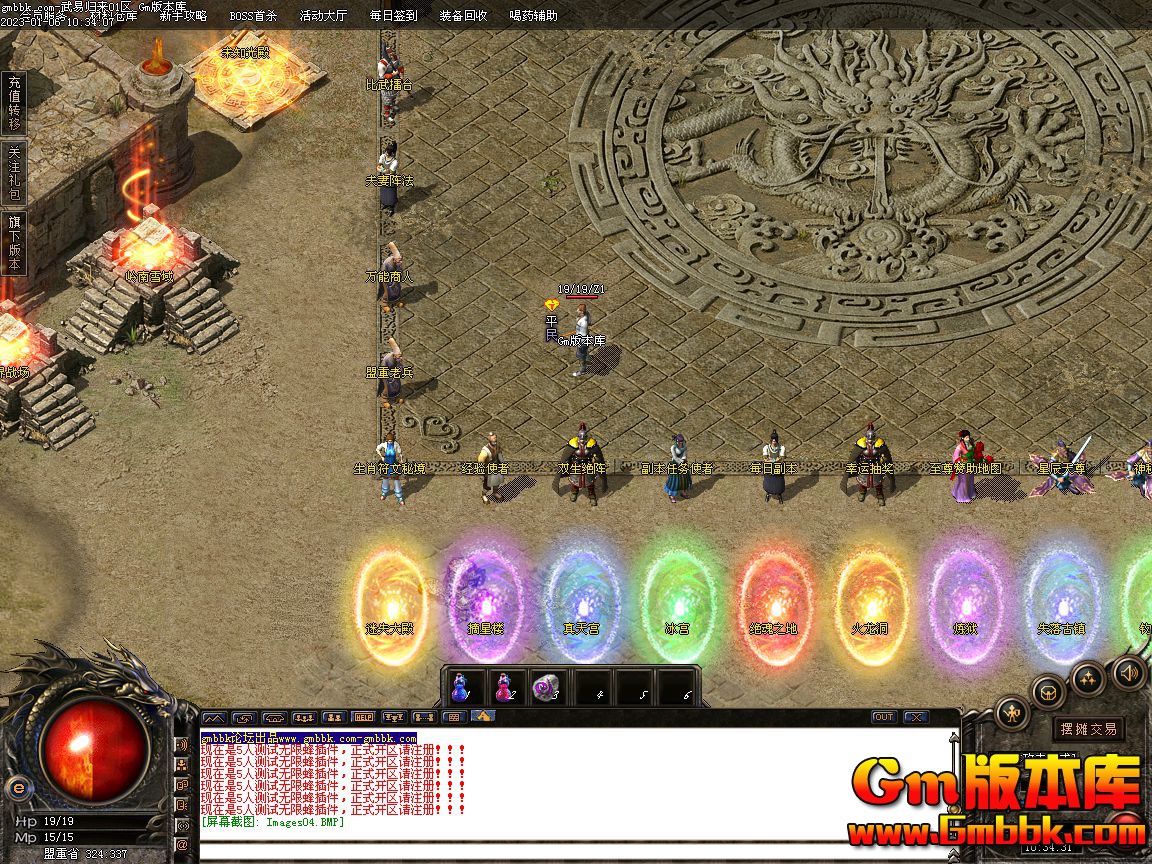Open the 活动大厅 activity hall

coord(323,16)
